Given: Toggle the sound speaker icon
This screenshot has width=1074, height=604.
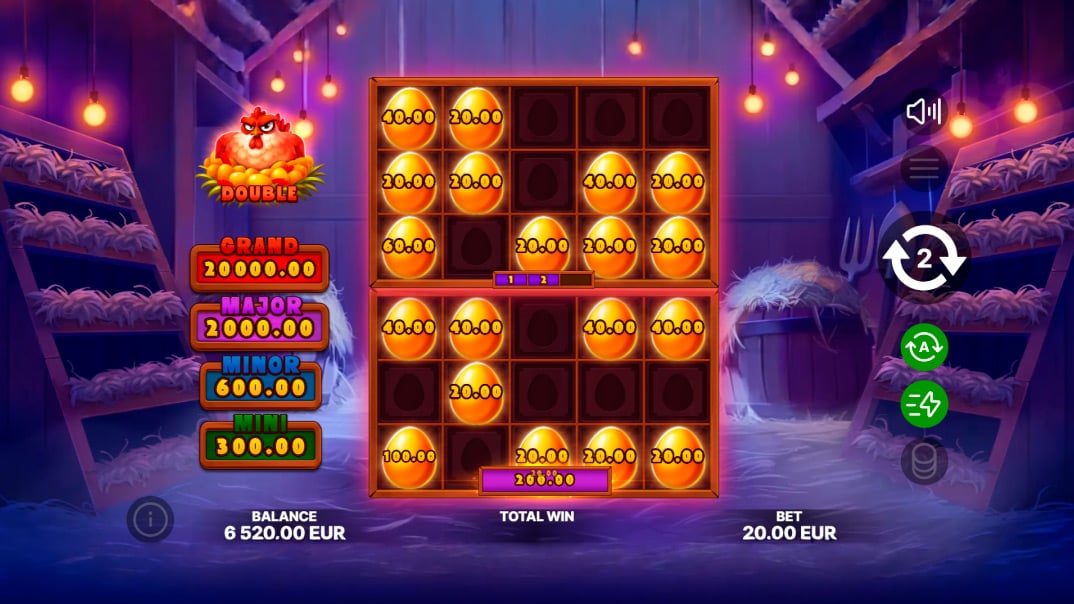Looking at the screenshot, I should click(924, 111).
